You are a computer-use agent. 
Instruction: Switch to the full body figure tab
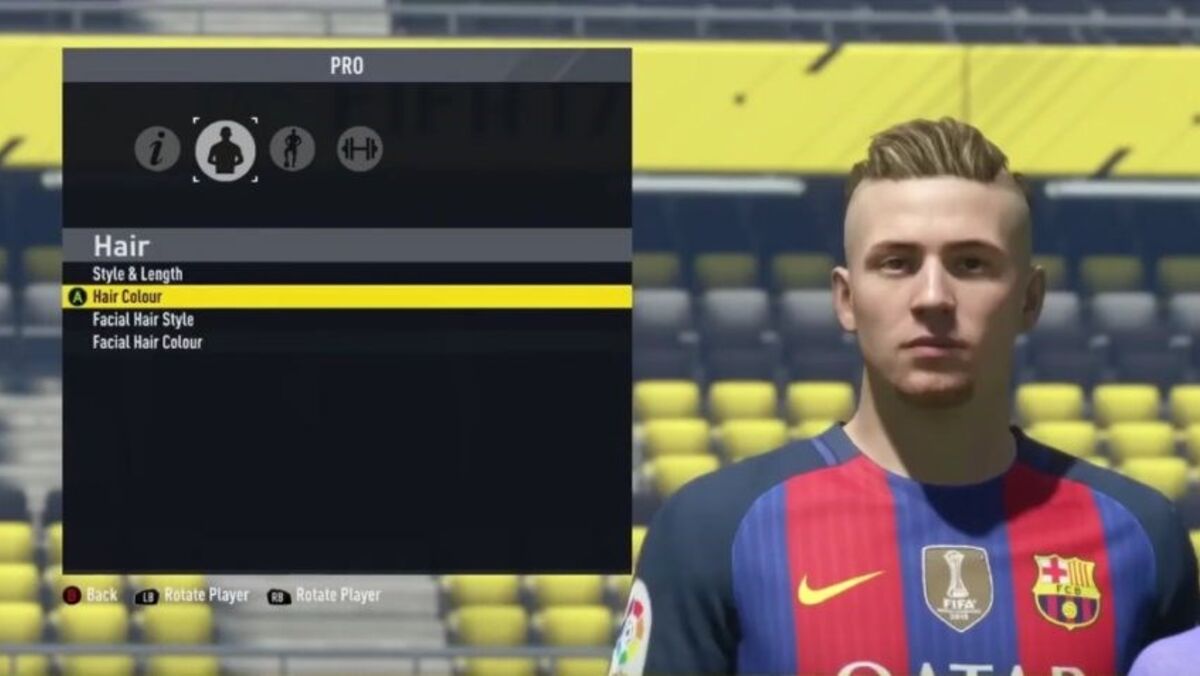292,149
